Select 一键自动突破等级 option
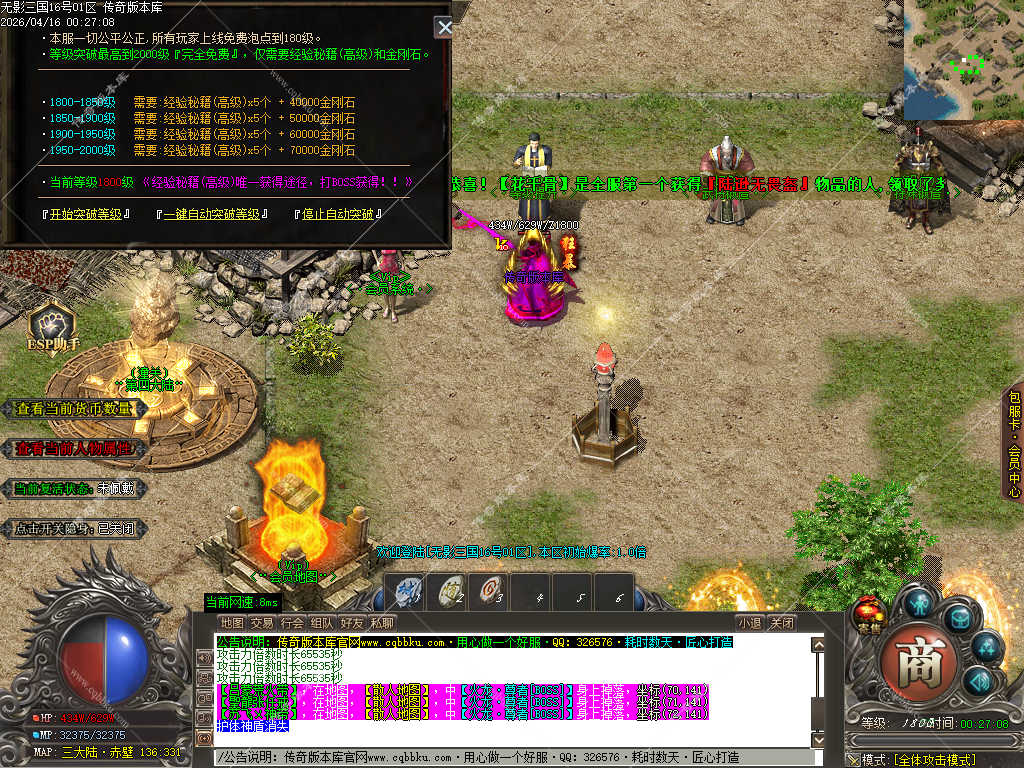Screen dimensions: 1024x768 click(x=211, y=214)
